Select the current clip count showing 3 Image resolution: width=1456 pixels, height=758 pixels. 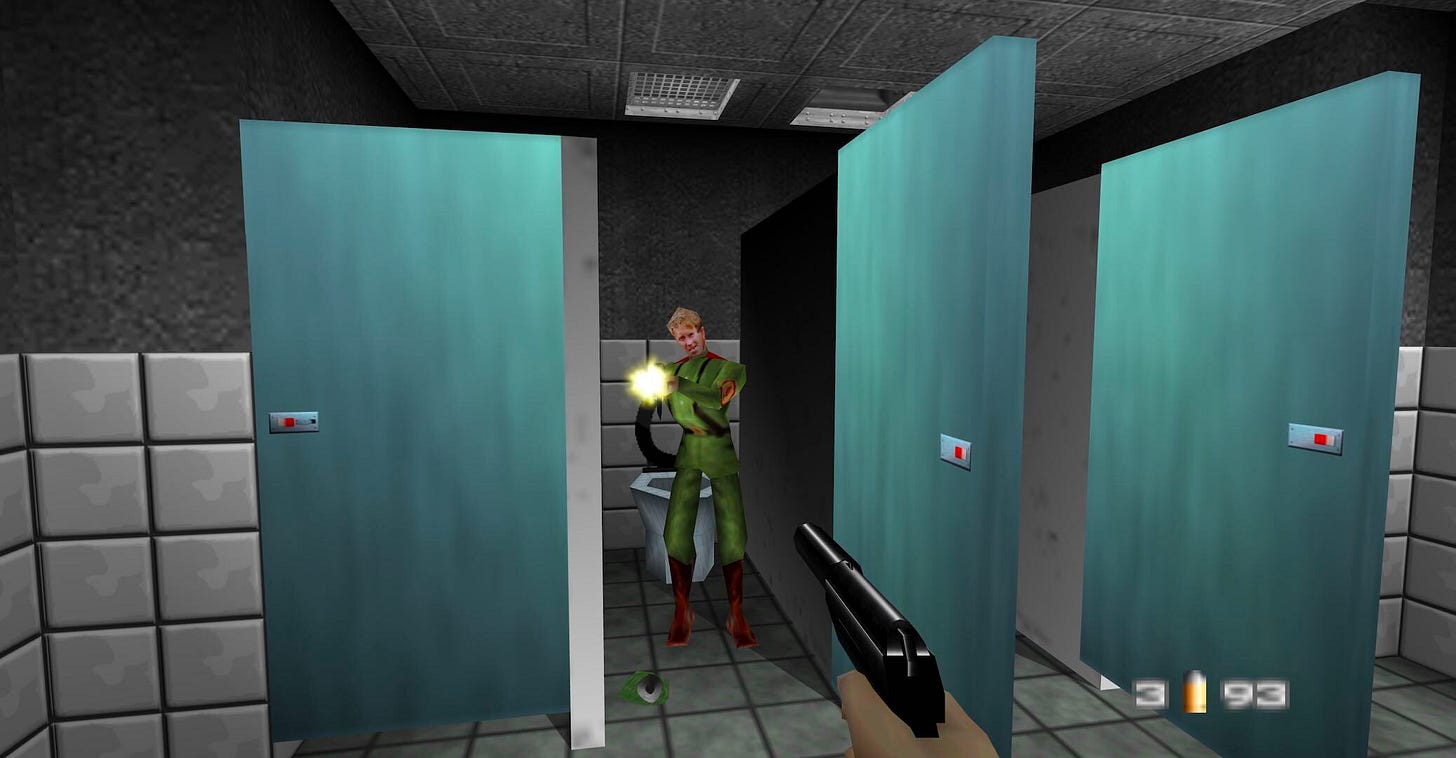click(1152, 693)
